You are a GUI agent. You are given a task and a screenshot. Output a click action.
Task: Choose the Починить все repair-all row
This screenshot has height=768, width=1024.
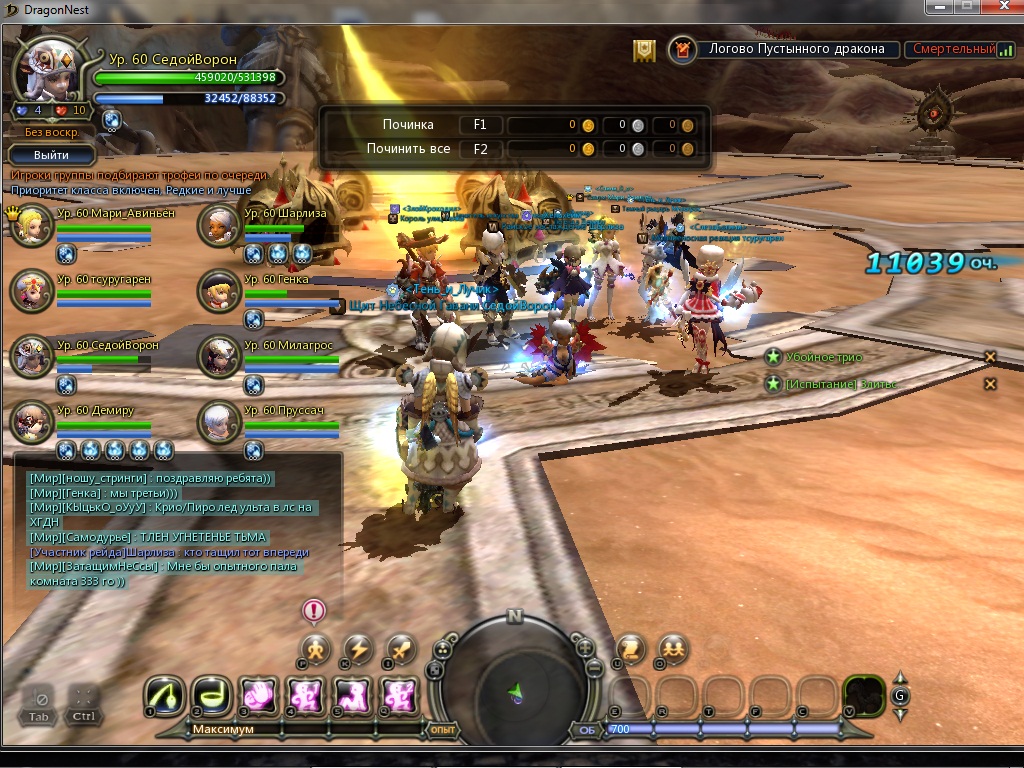coord(408,149)
